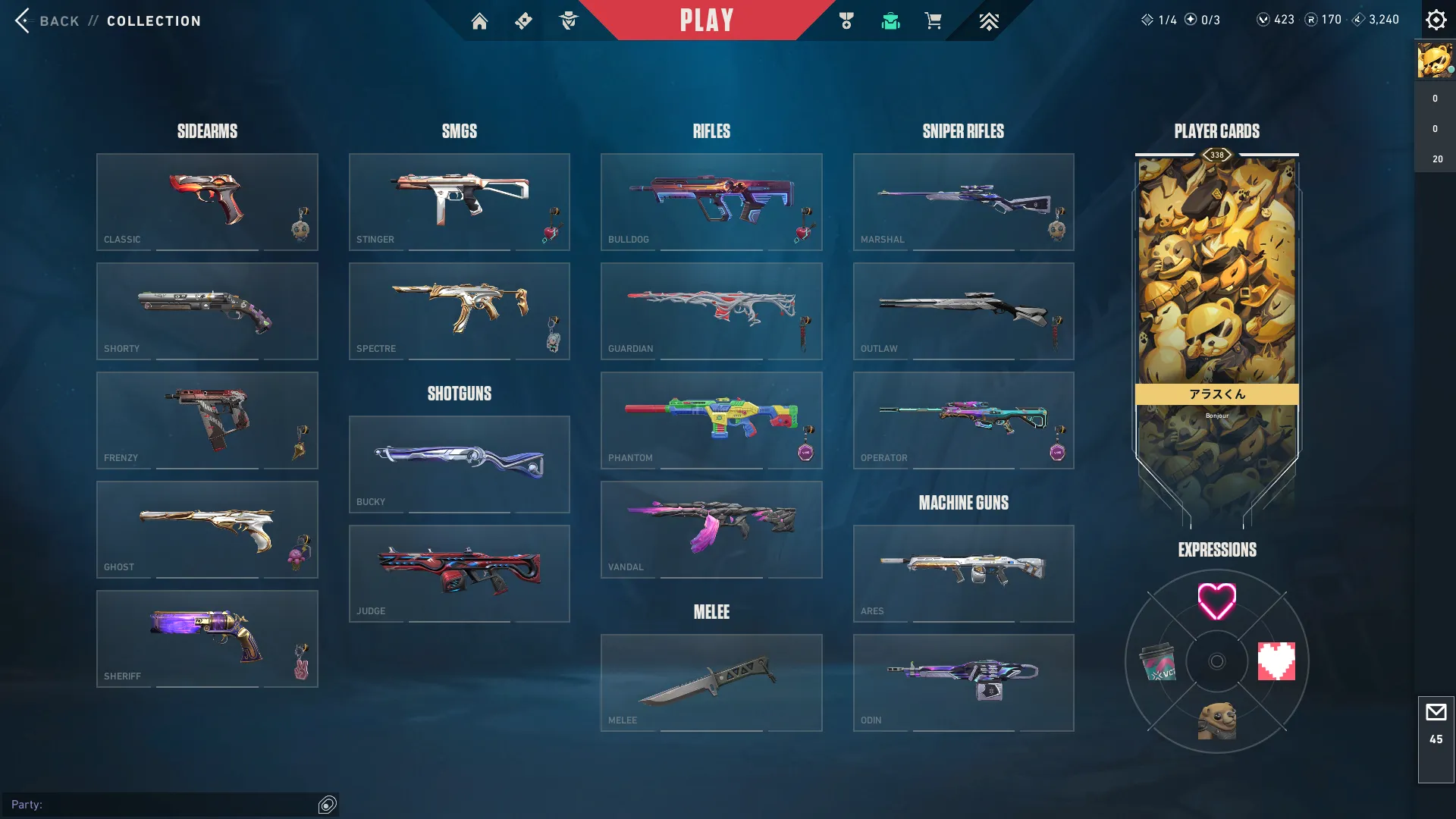
Task: Open the Bulldog rifle slot
Action: [x=711, y=202]
